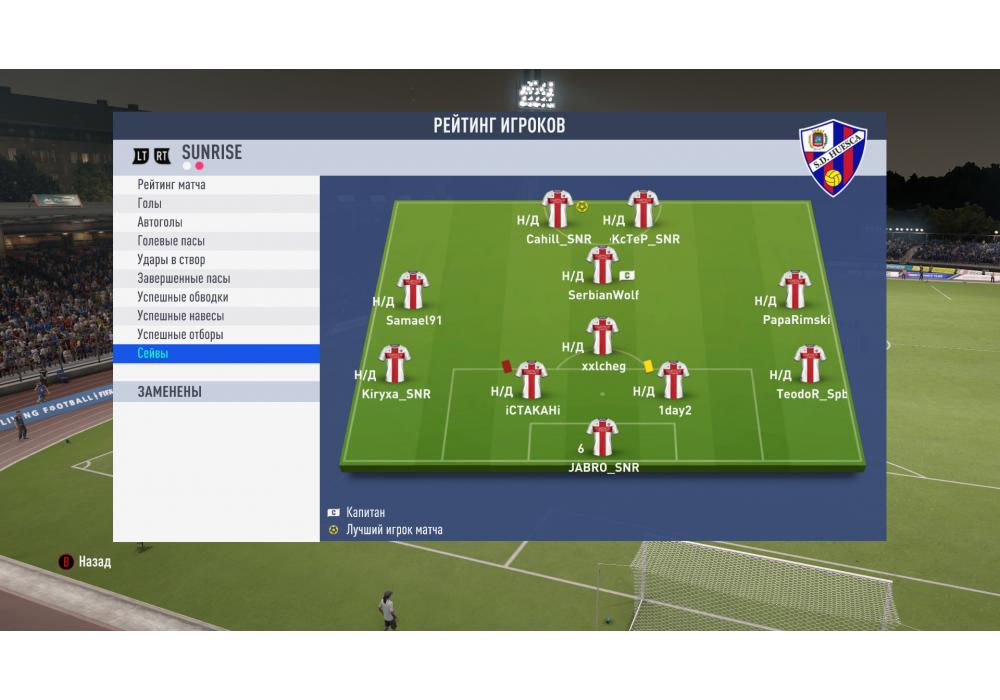Choose player Kiryxa_SNR's shirt

coord(395,364)
